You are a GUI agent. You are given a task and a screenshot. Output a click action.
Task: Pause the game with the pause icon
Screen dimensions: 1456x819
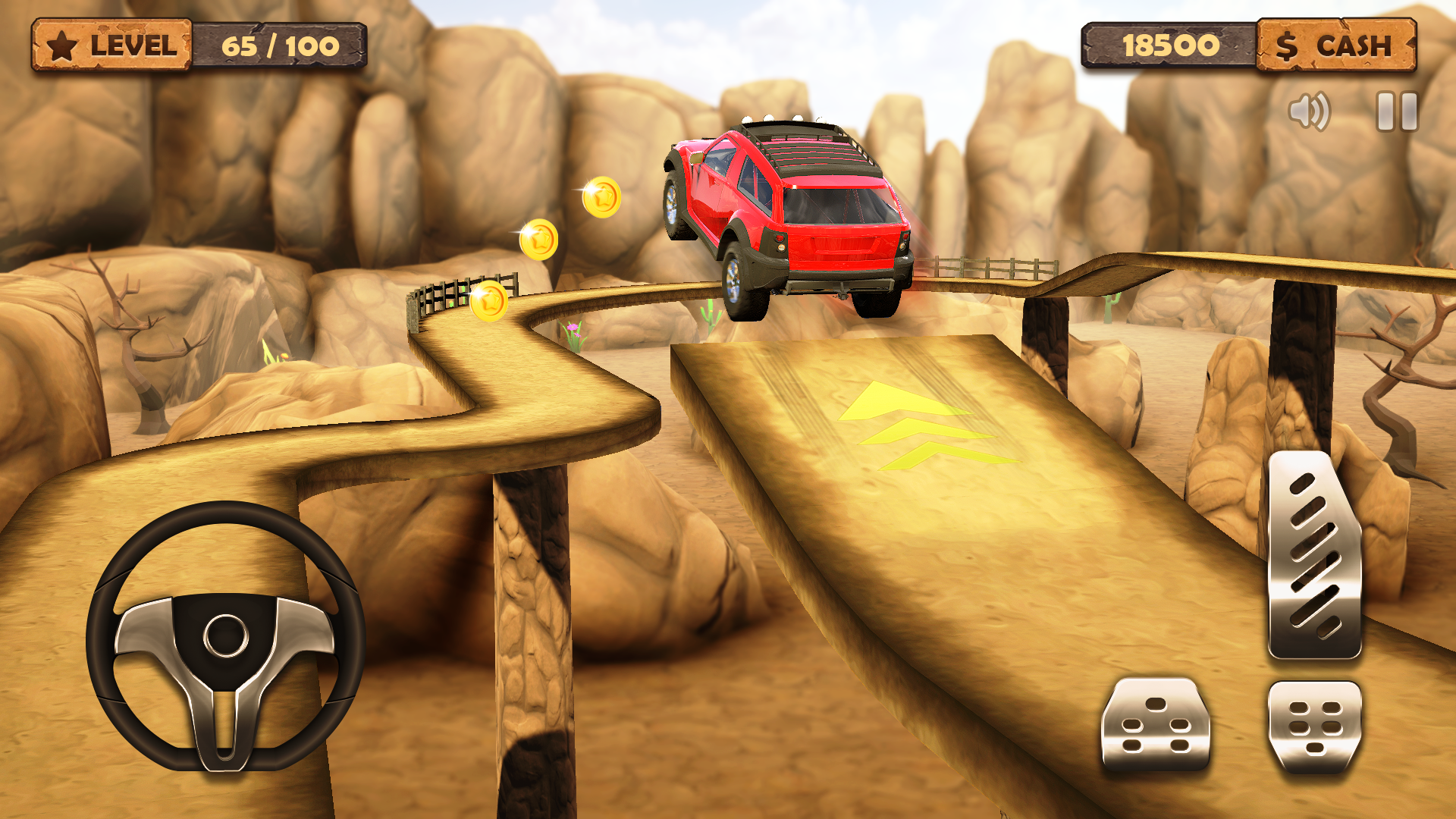[1397, 111]
